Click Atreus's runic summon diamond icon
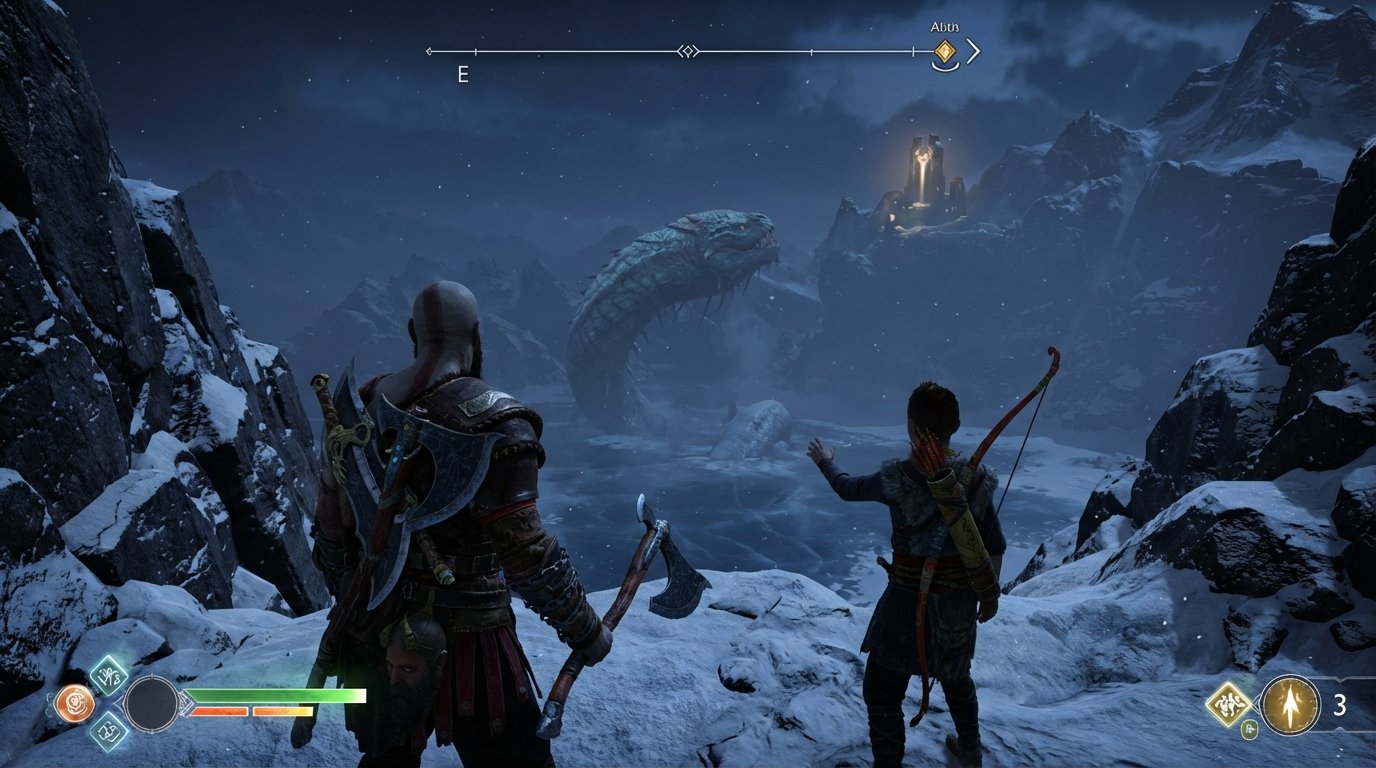Image resolution: width=1376 pixels, height=768 pixels. click(x=1228, y=705)
